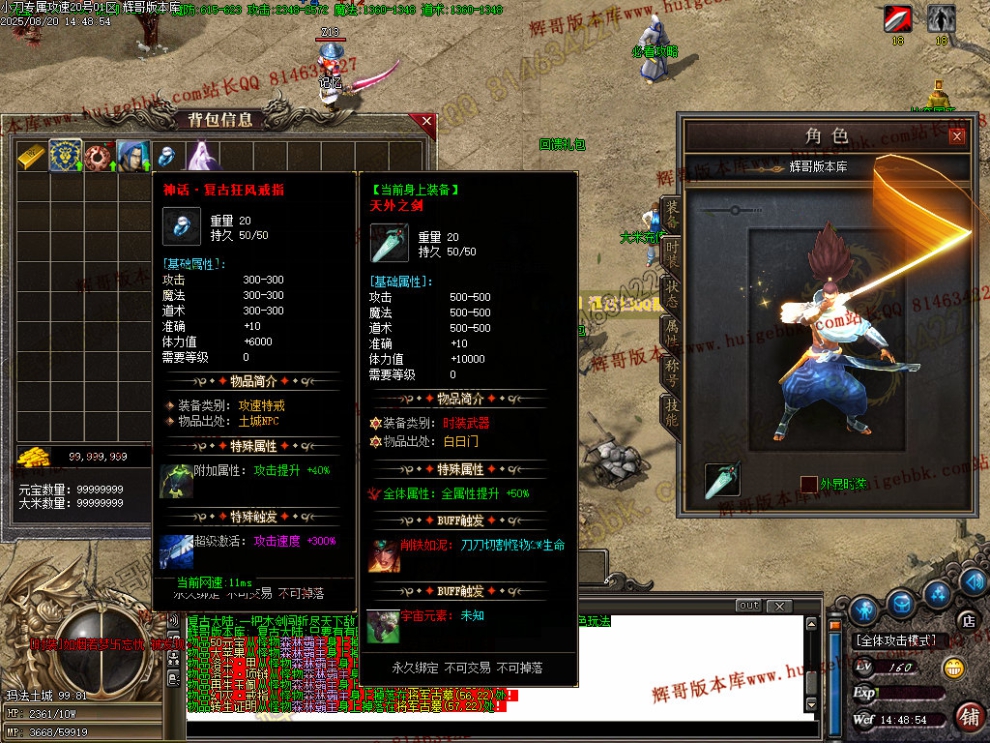Select the white-haired purple figure item

pos(201,156)
